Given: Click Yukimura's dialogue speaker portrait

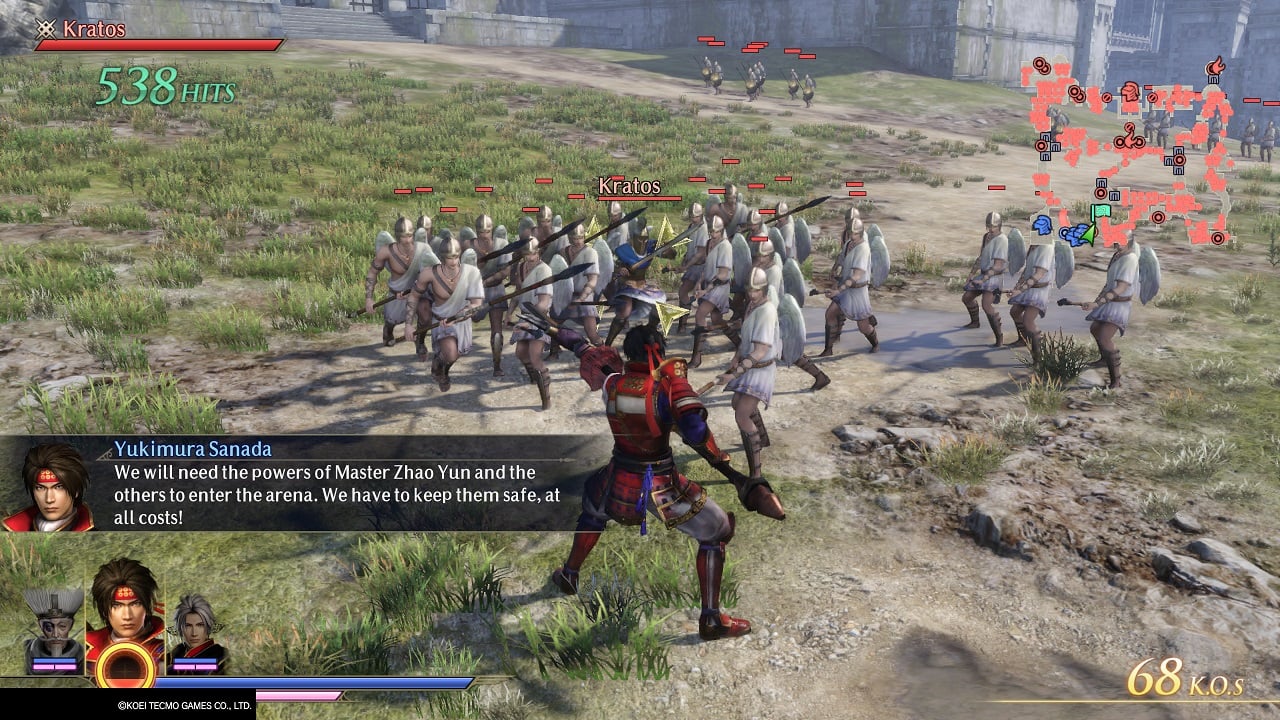Looking at the screenshot, I should tap(45, 487).
